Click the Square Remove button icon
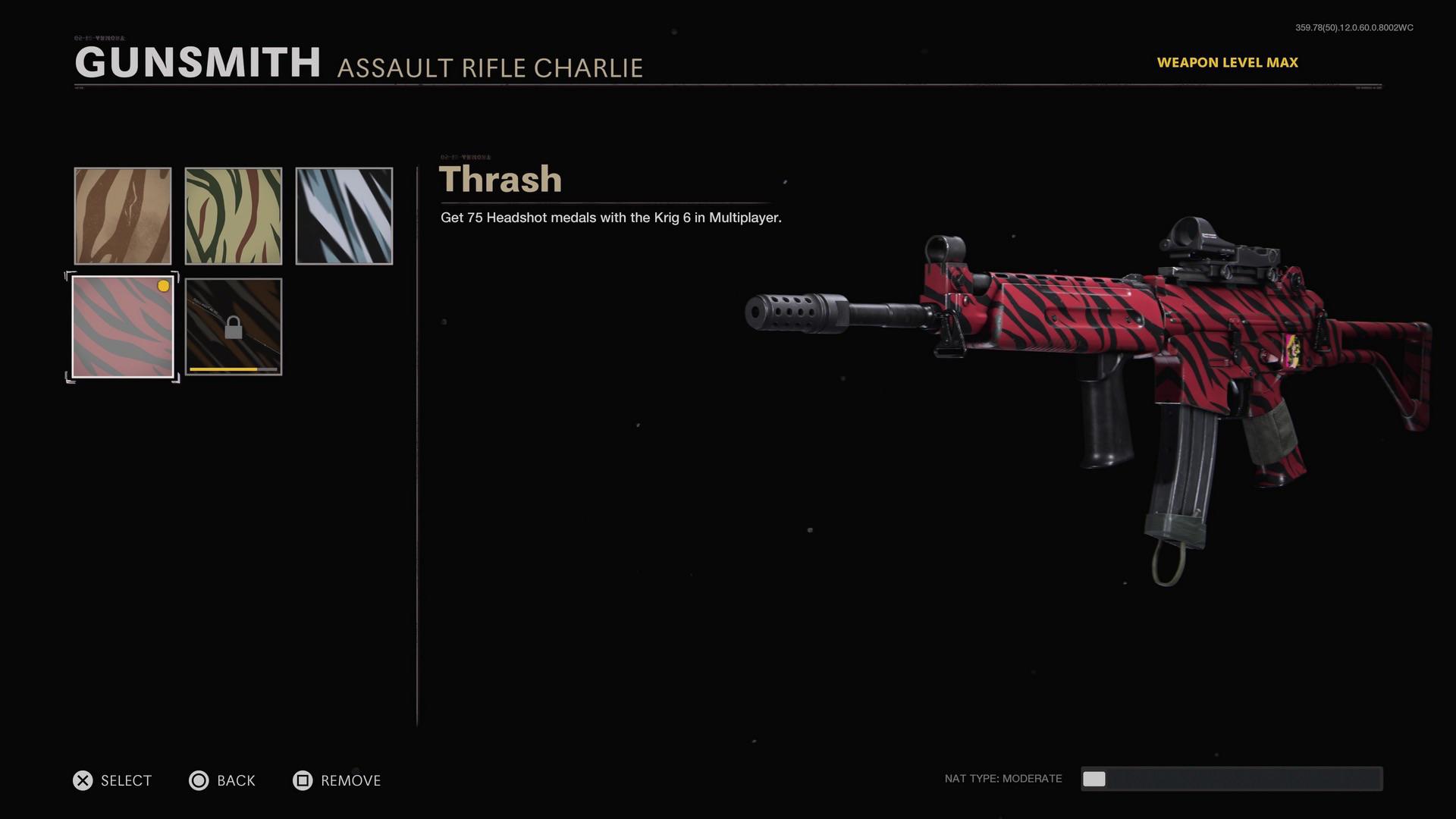The height and width of the screenshot is (819, 1456). 303,780
